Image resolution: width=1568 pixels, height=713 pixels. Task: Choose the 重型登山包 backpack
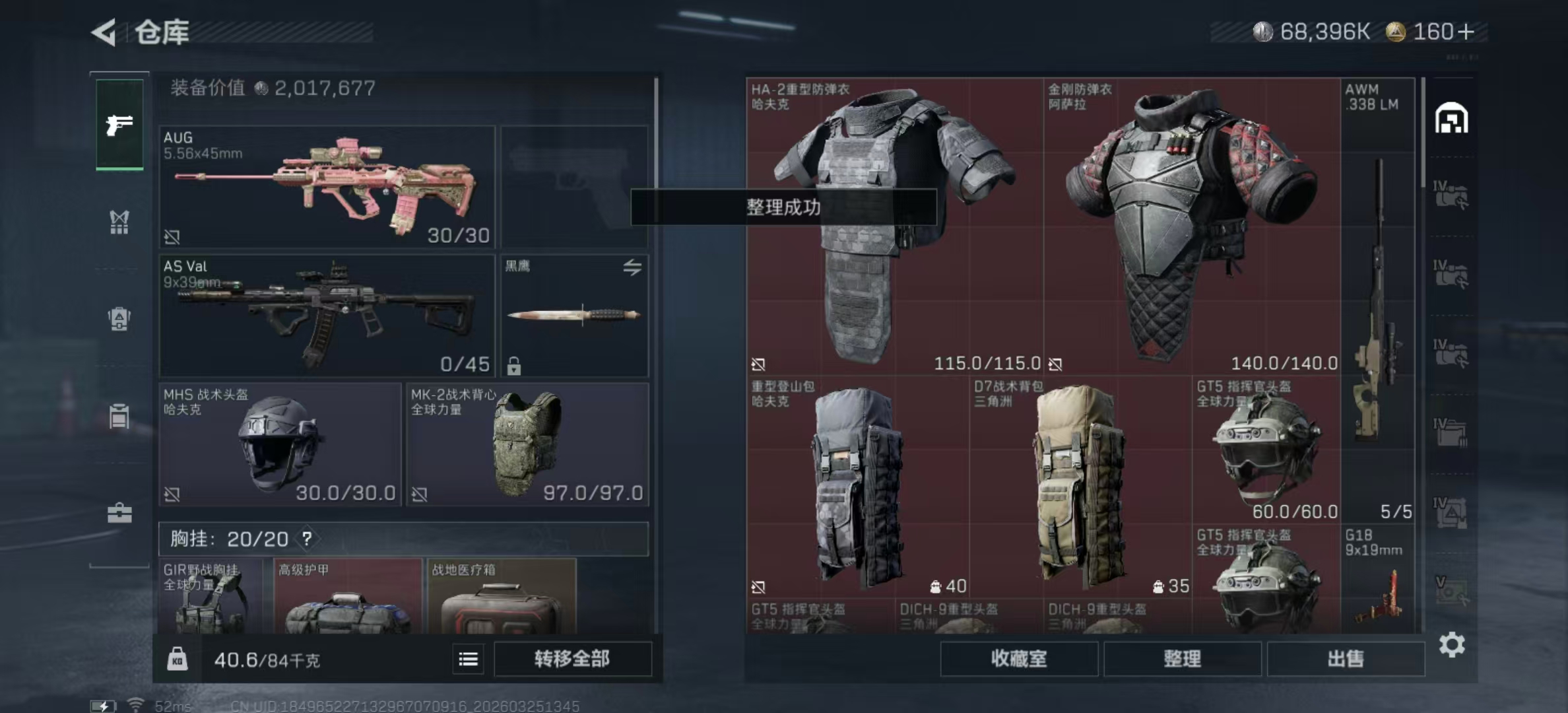pyautogui.click(x=857, y=487)
